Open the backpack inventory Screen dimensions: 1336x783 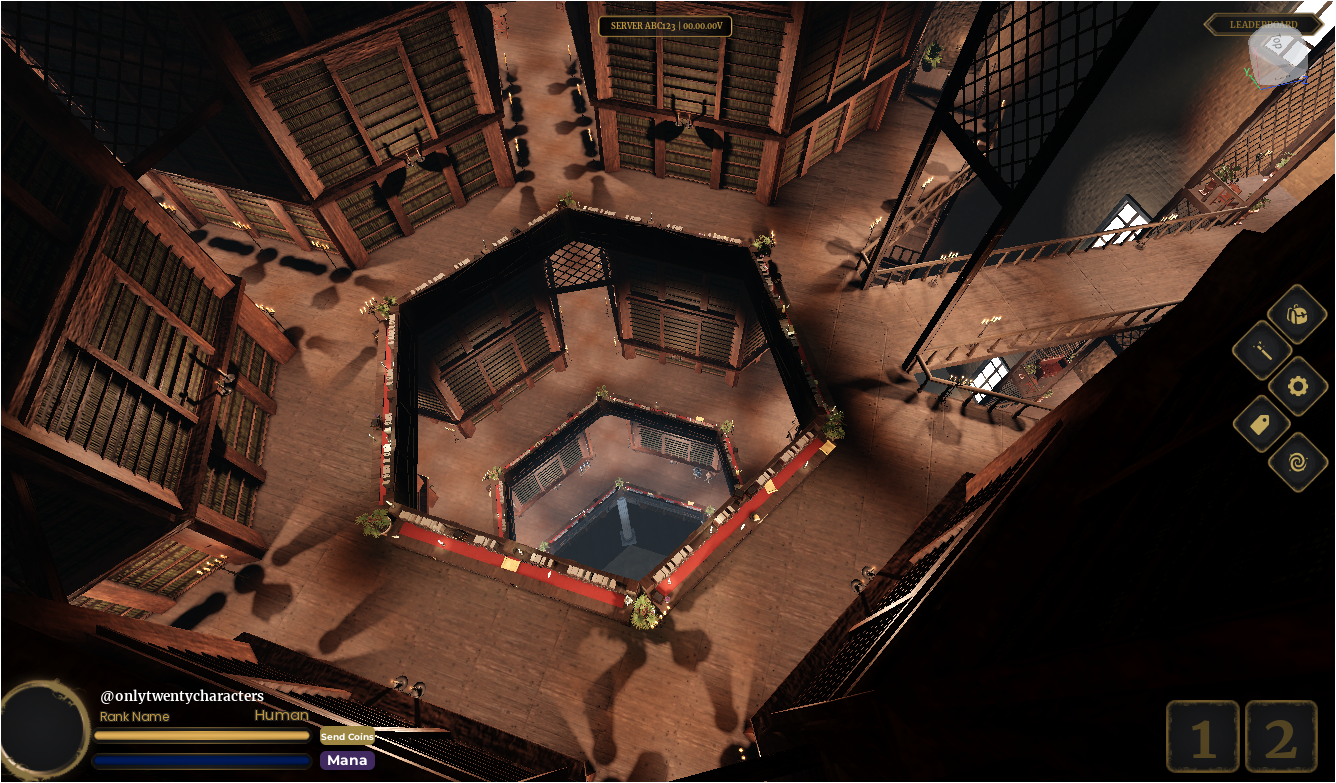(x=1297, y=314)
